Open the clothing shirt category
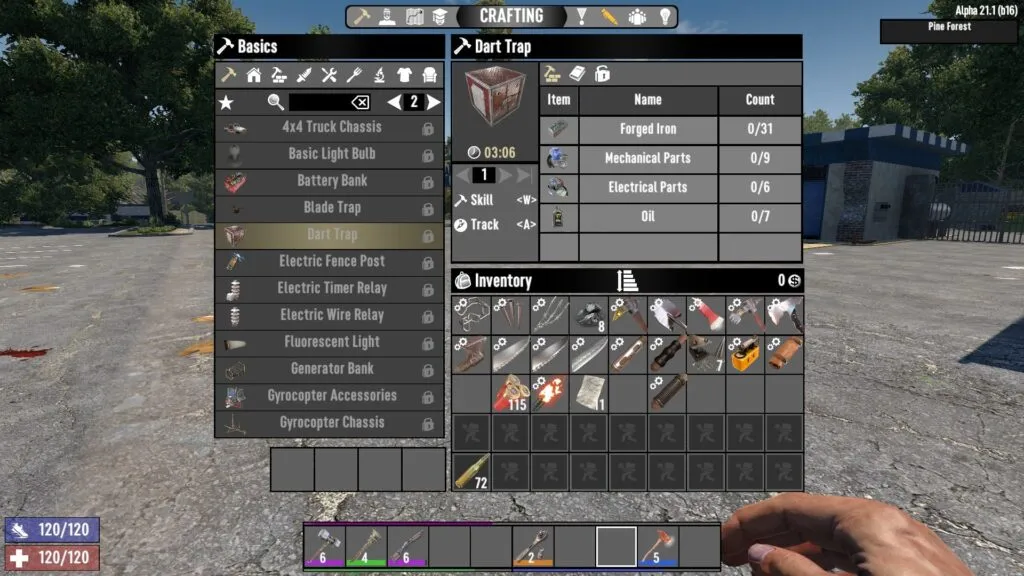This screenshot has height=576, width=1024. tap(404, 75)
